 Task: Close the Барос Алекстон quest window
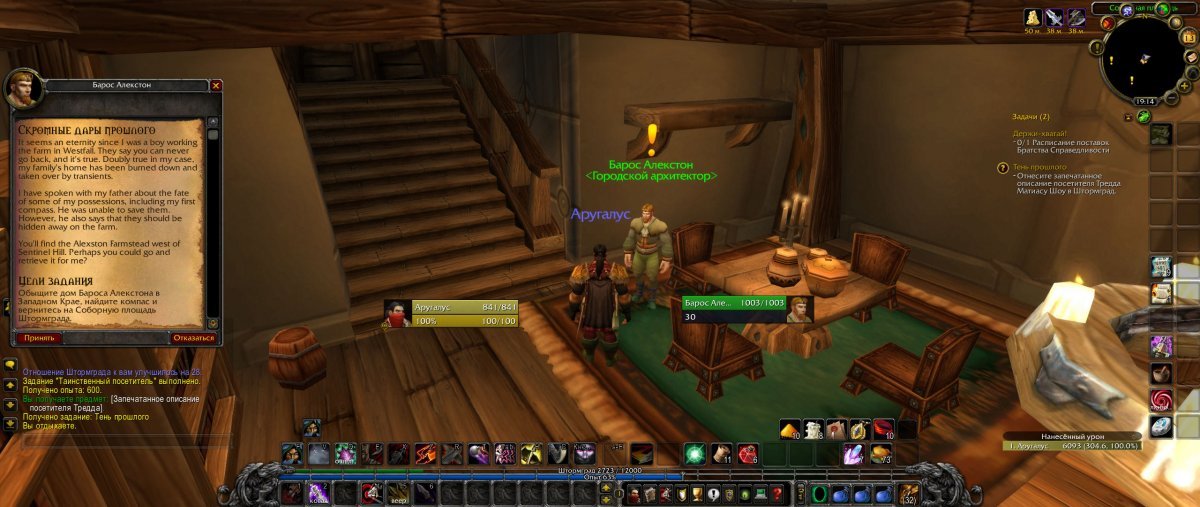[216, 86]
